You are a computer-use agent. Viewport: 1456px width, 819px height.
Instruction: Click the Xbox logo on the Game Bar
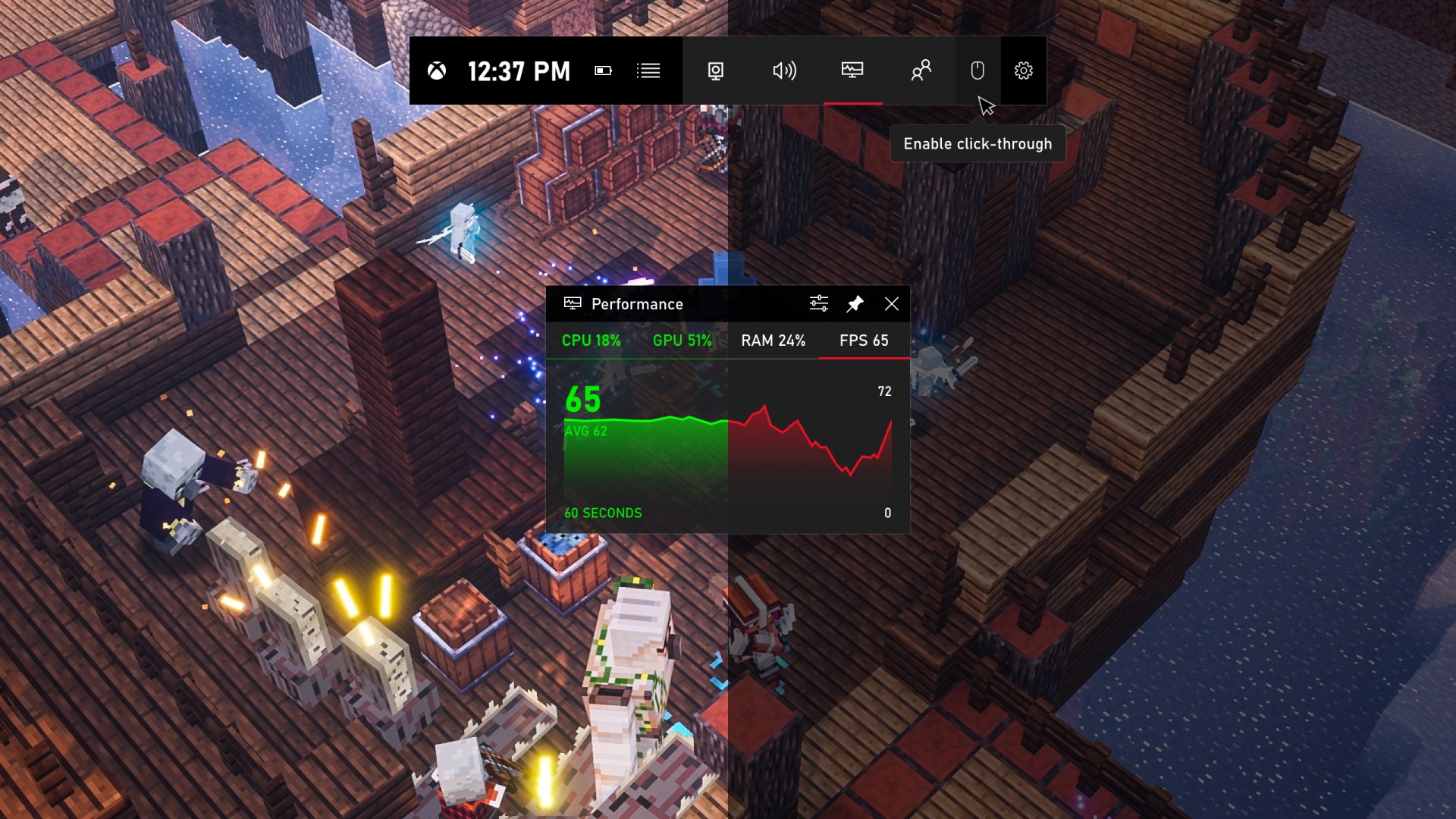coord(438,71)
